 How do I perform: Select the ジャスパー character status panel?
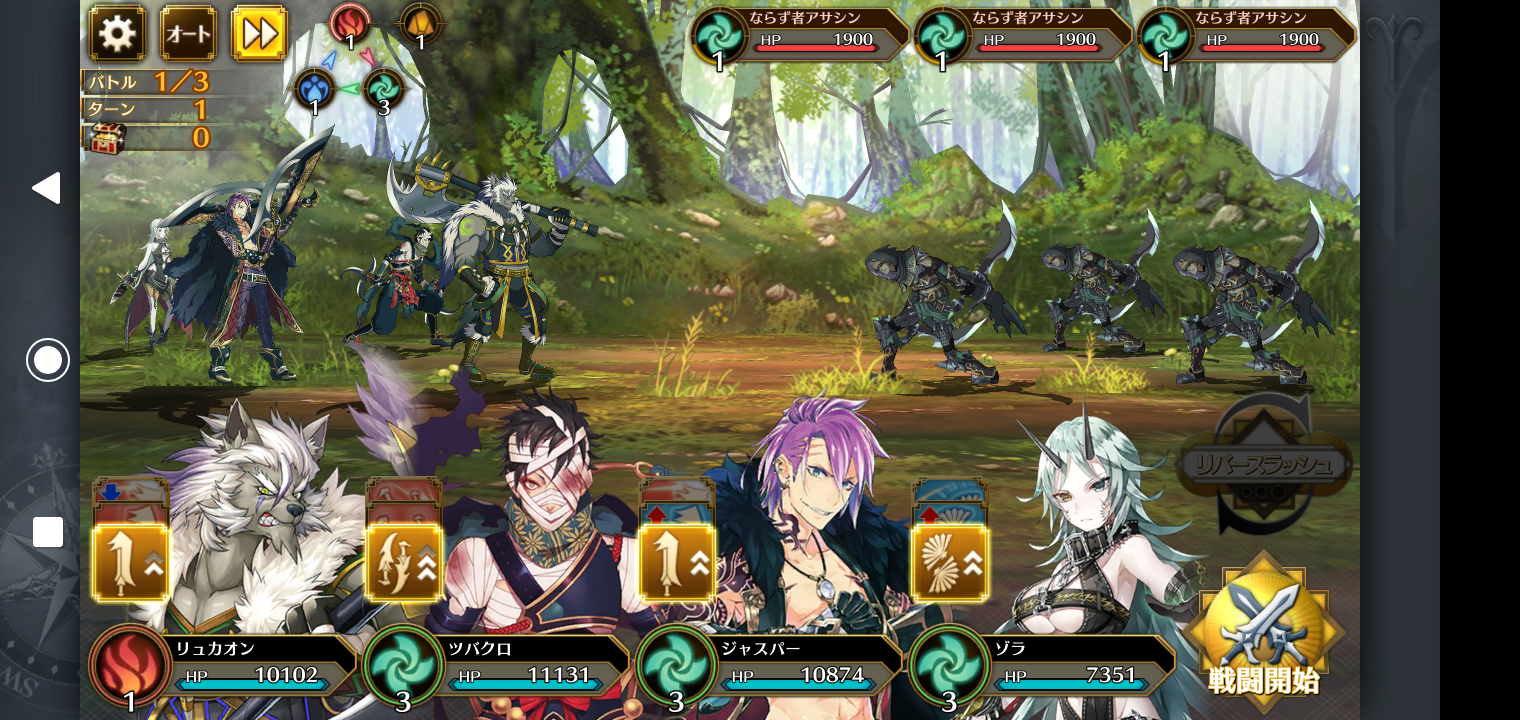770,665
